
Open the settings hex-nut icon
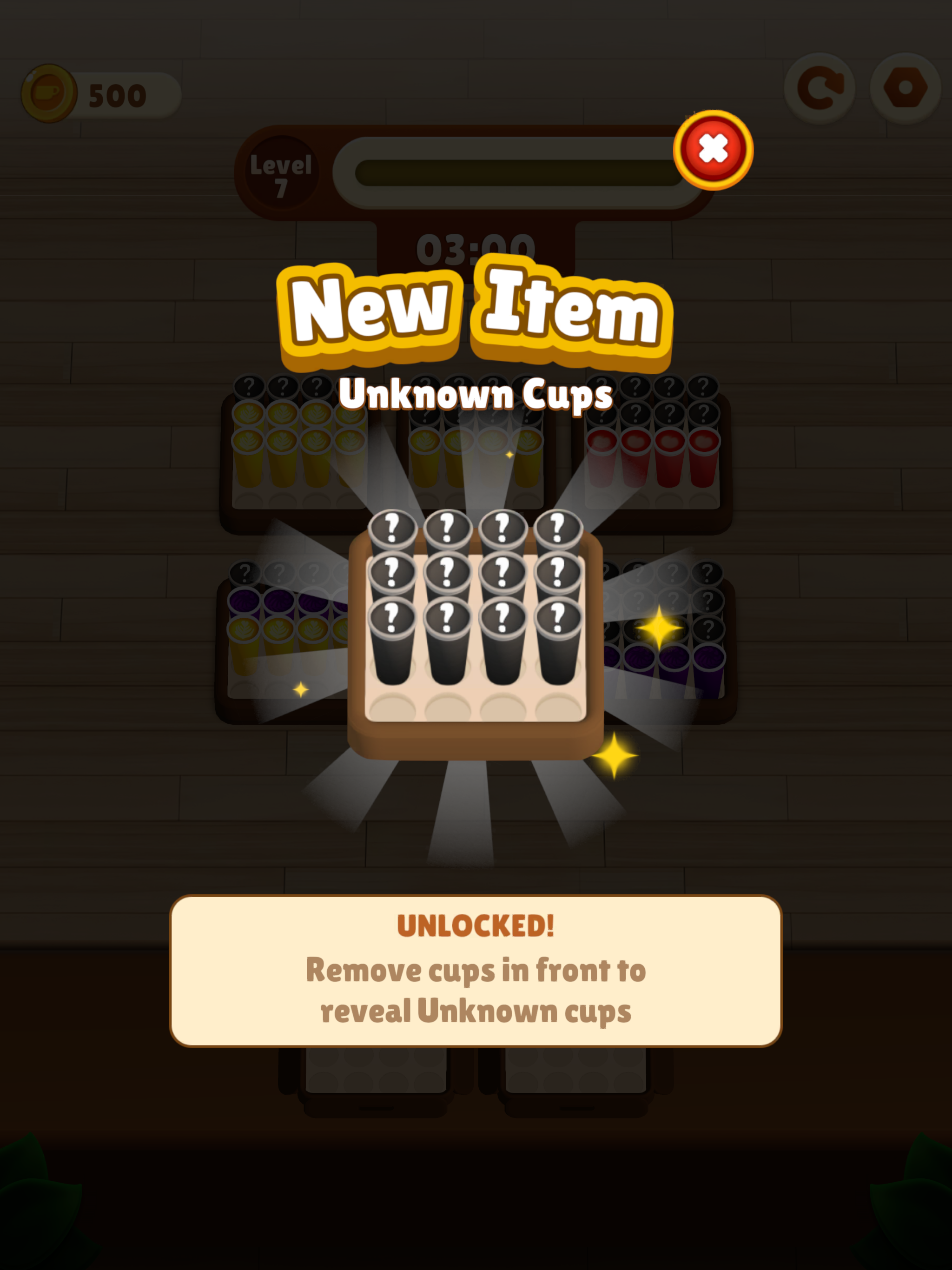click(x=906, y=87)
